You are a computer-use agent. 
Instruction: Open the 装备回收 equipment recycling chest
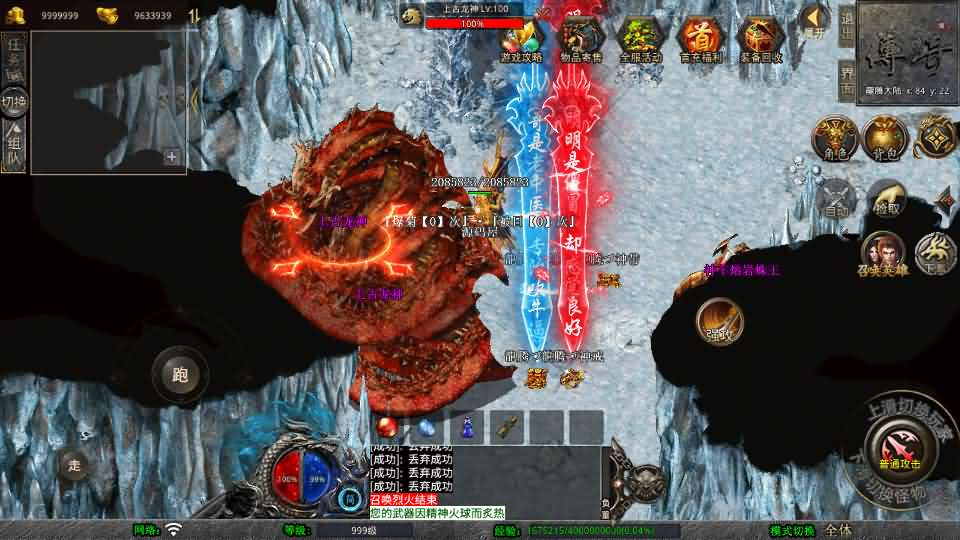(759, 40)
